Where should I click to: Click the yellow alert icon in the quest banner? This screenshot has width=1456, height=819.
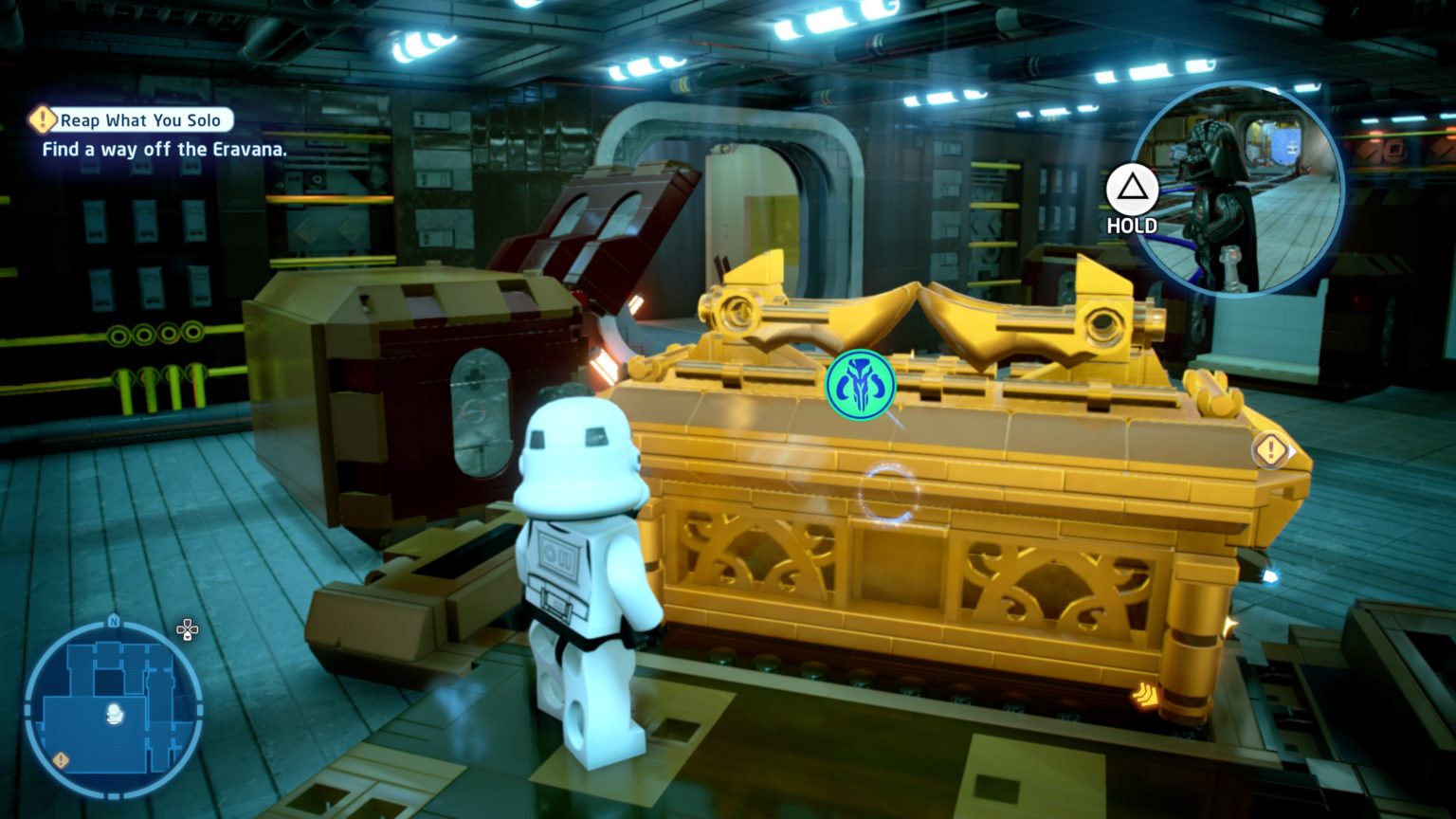click(42, 119)
